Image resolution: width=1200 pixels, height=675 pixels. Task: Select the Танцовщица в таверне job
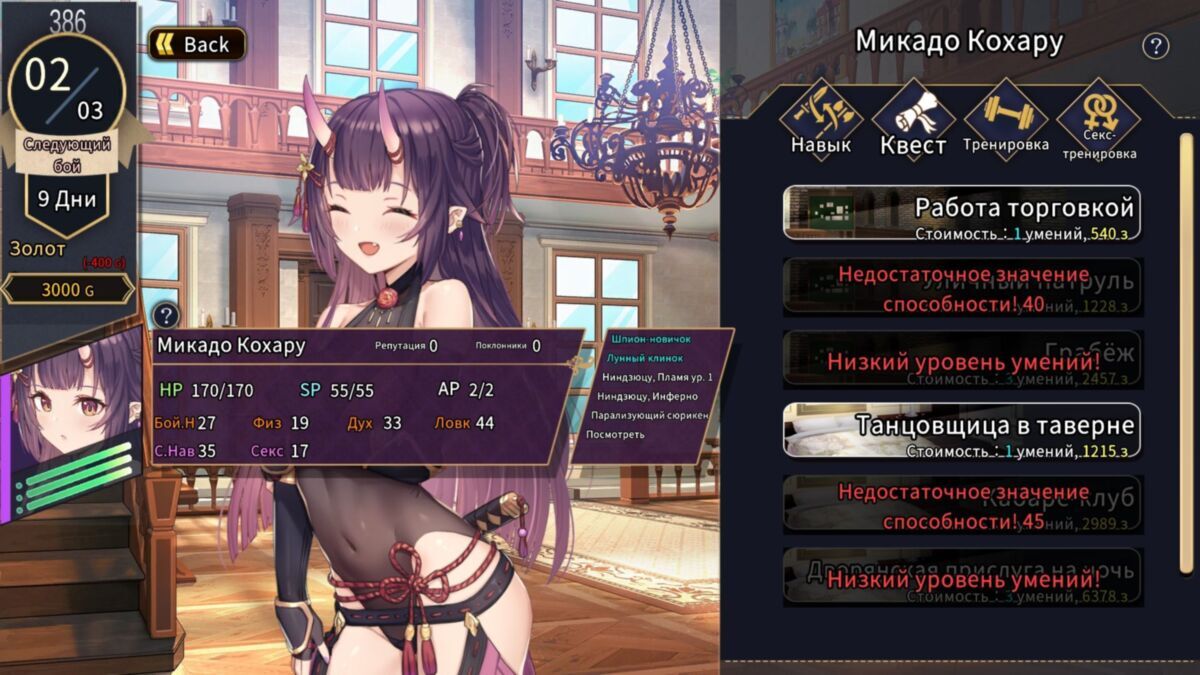pyautogui.click(x=961, y=431)
